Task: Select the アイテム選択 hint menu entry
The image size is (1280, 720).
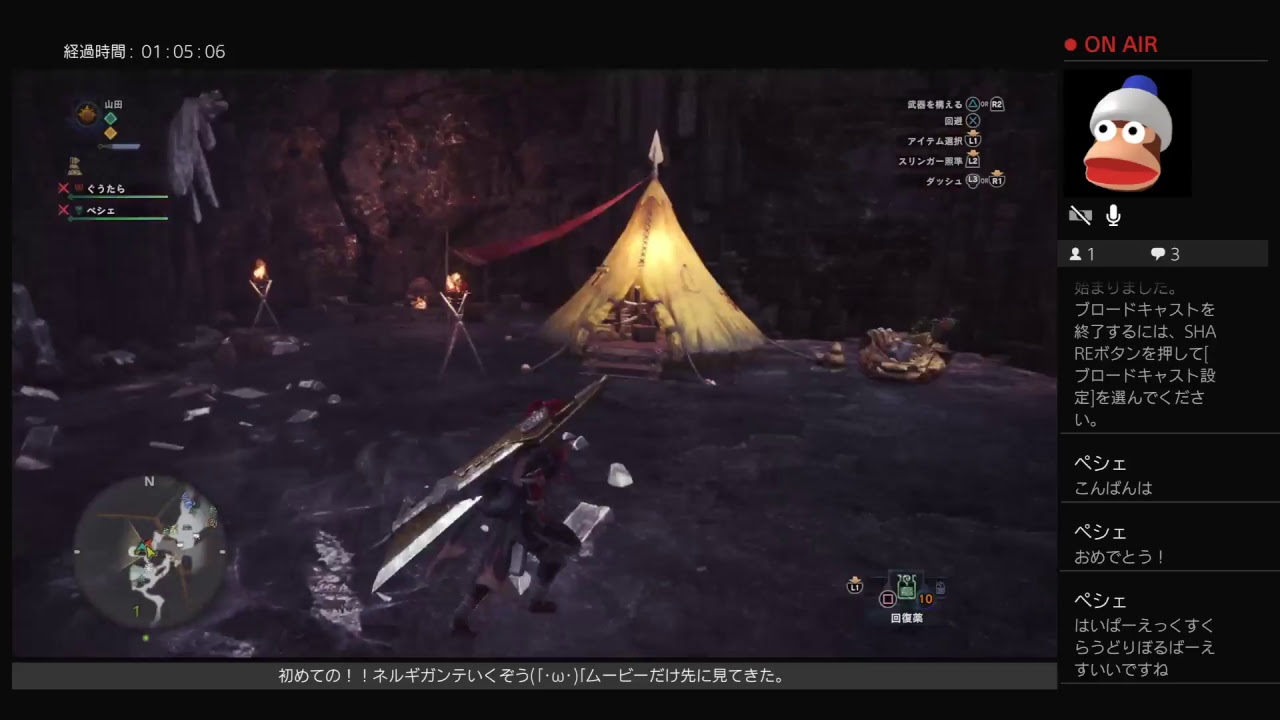Action: 938,141
